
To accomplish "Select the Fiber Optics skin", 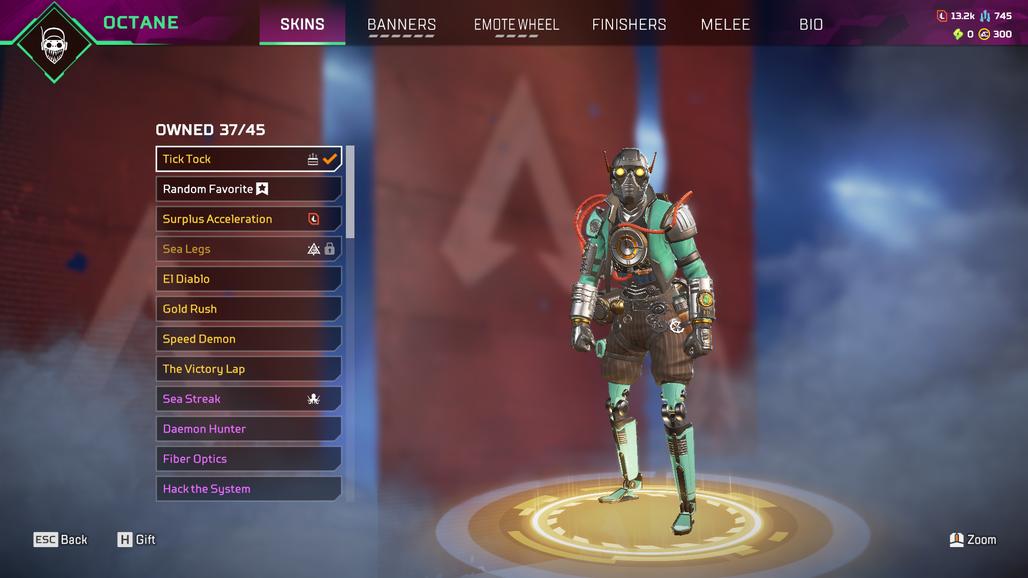I will pos(248,459).
